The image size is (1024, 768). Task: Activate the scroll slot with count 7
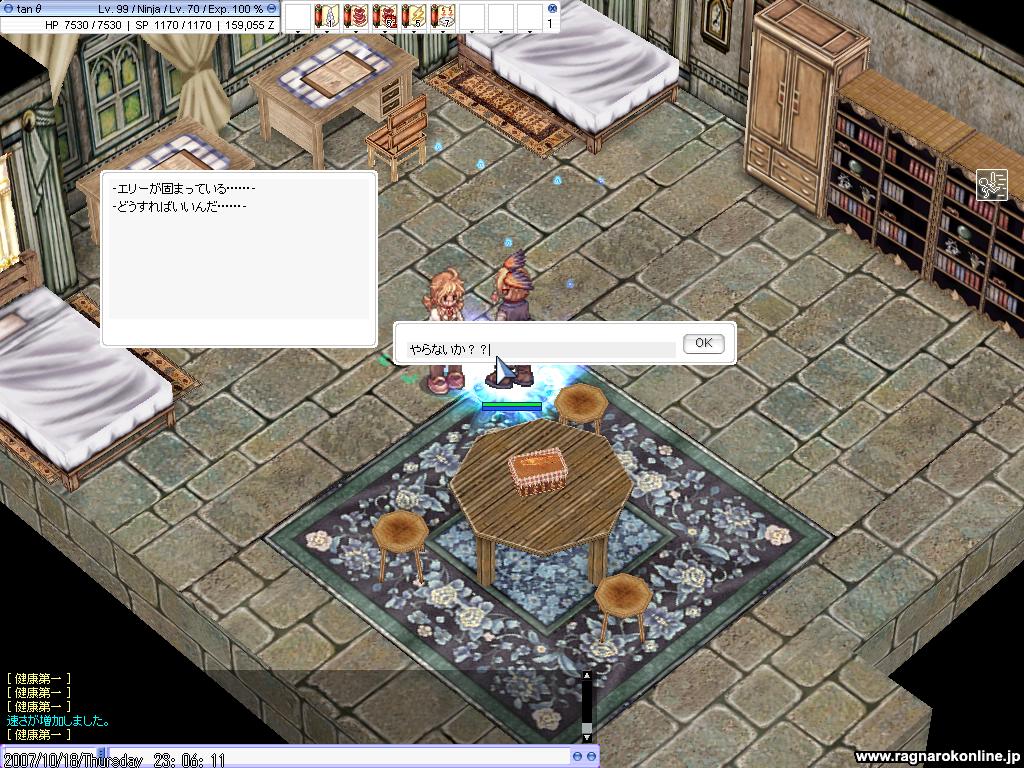(x=443, y=16)
